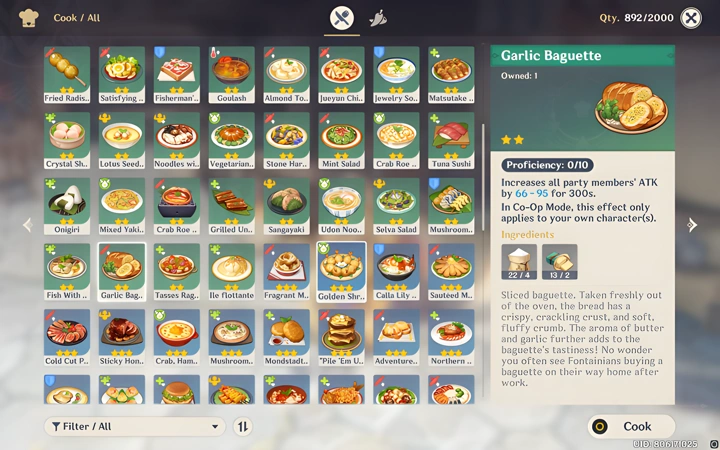Select the Goulash recipe

click(231, 75)
